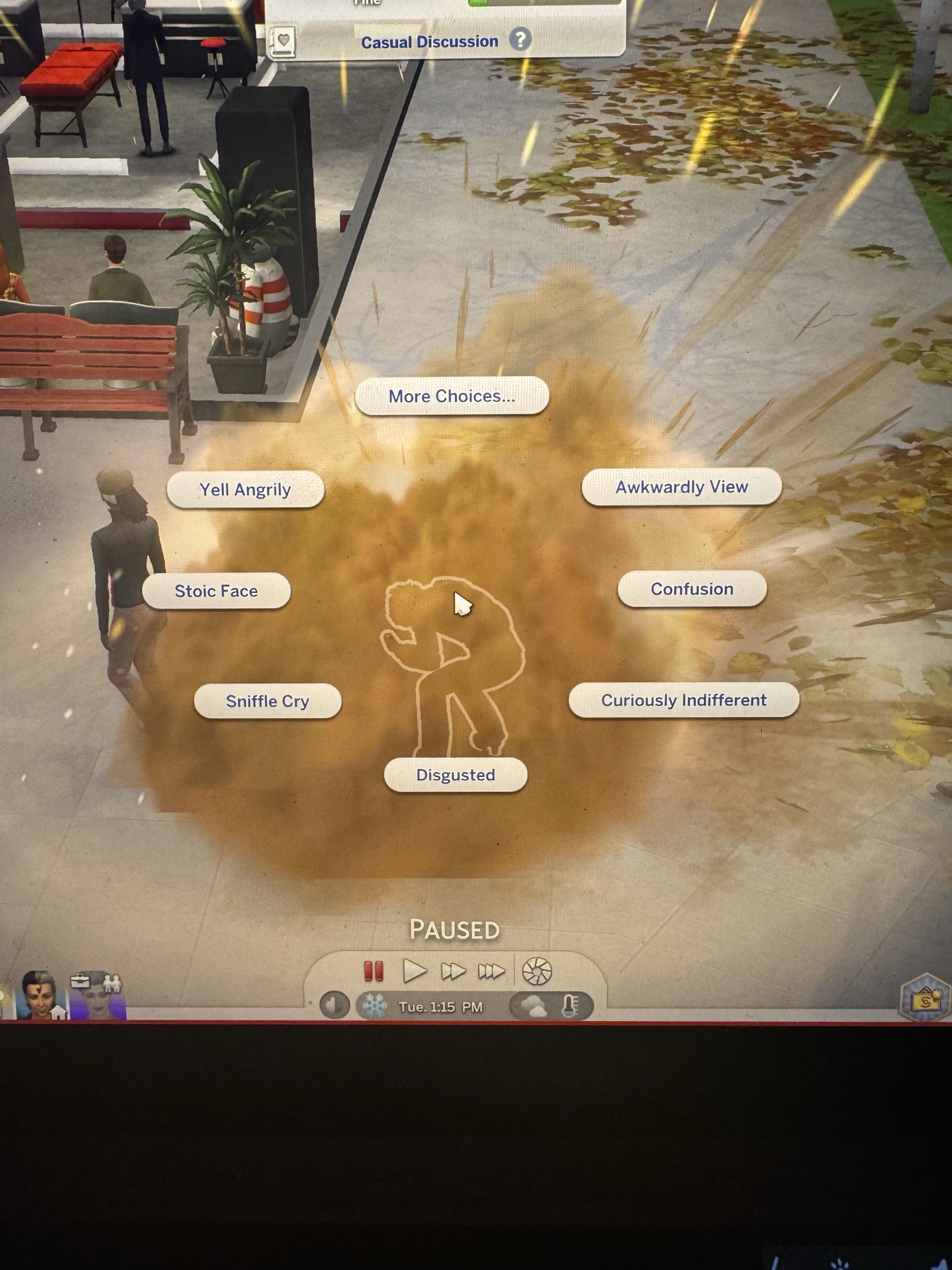Select the Awkwardly View option
Image resolution: width=952 pixels, height=1270 pixels.
pyautogui.click(x=681, y=487)
